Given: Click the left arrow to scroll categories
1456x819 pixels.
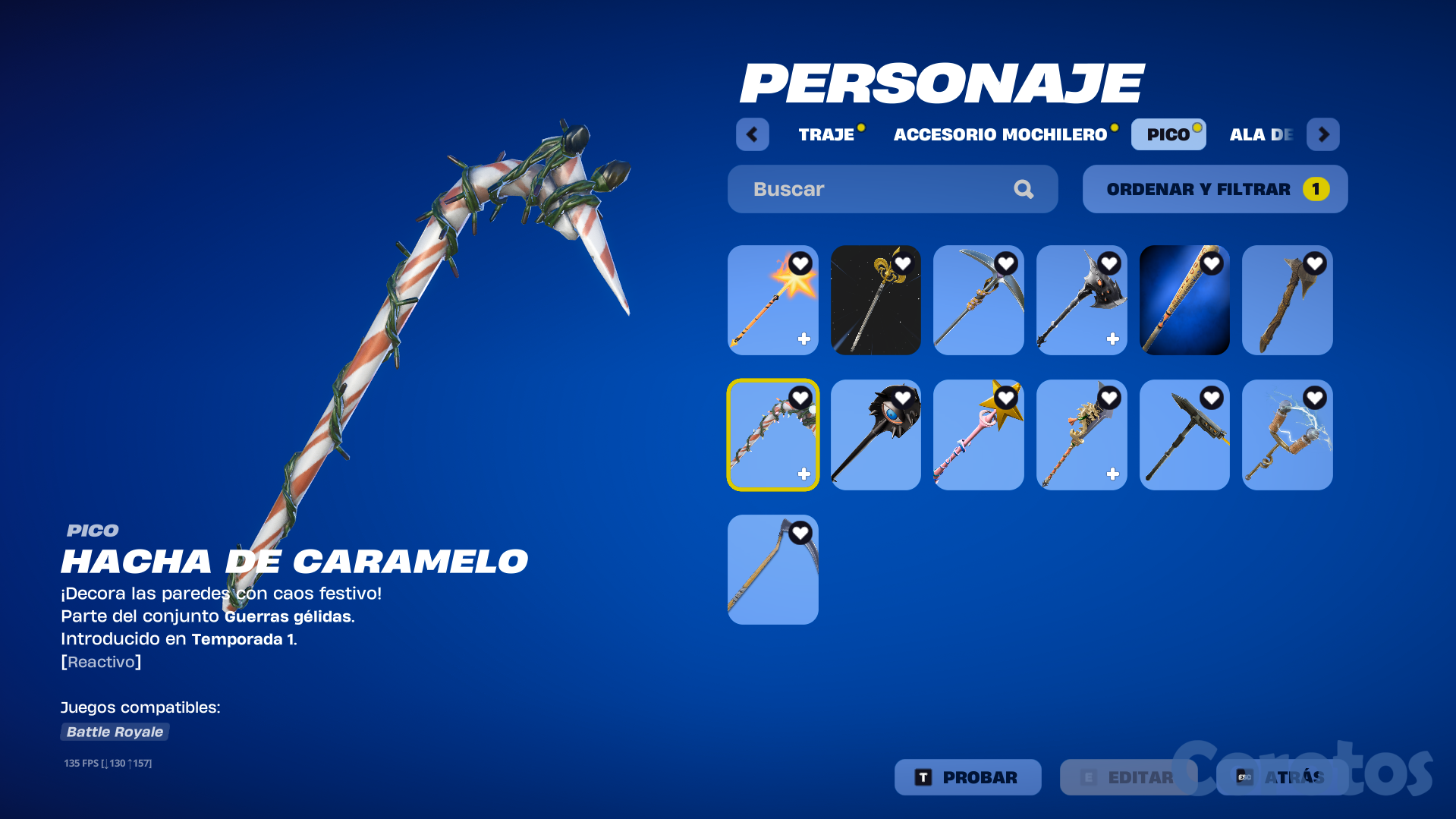Looking at the screenshot, I should click(752, 134).
